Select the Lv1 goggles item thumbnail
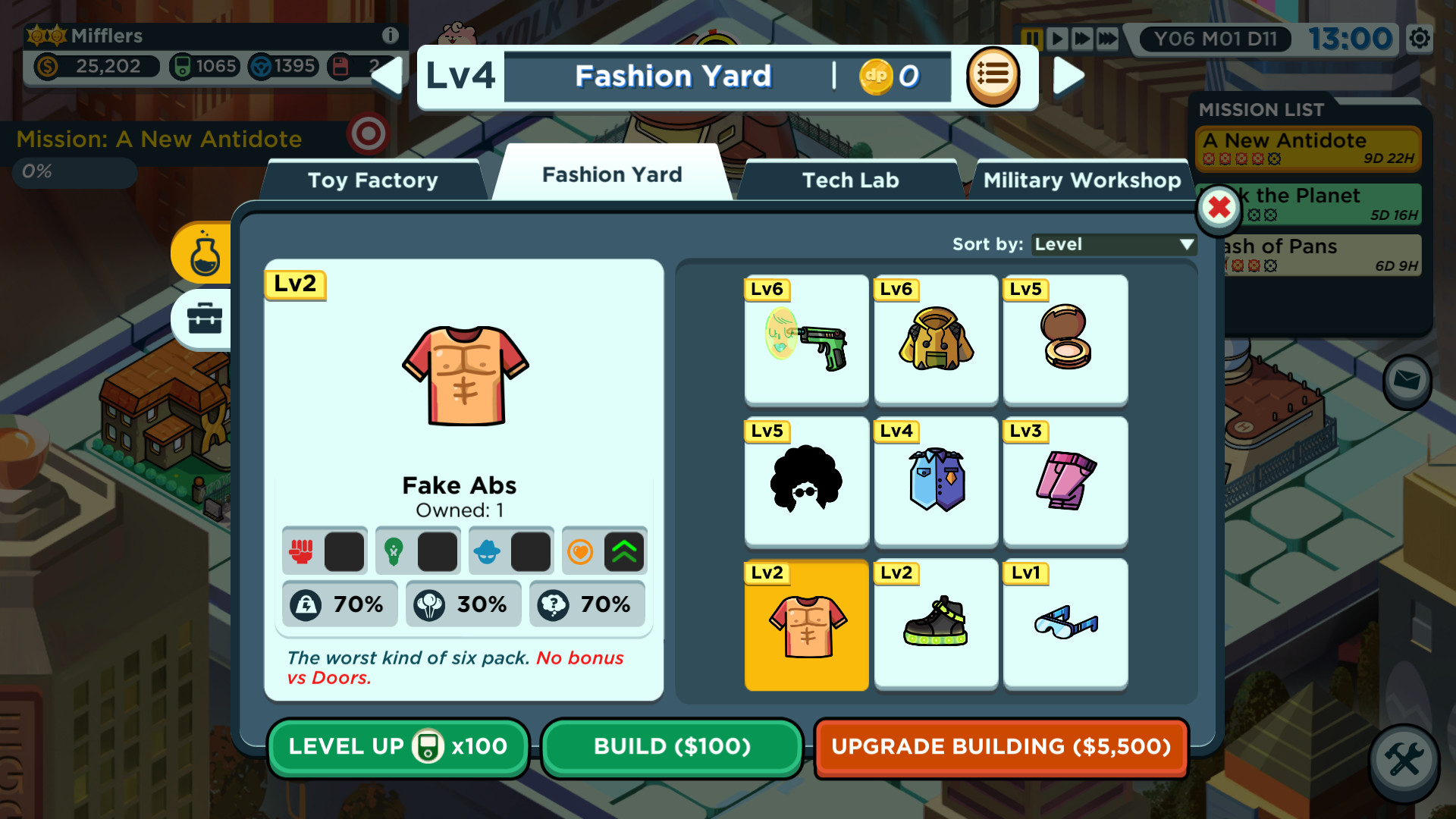 tap(1065, 623)
